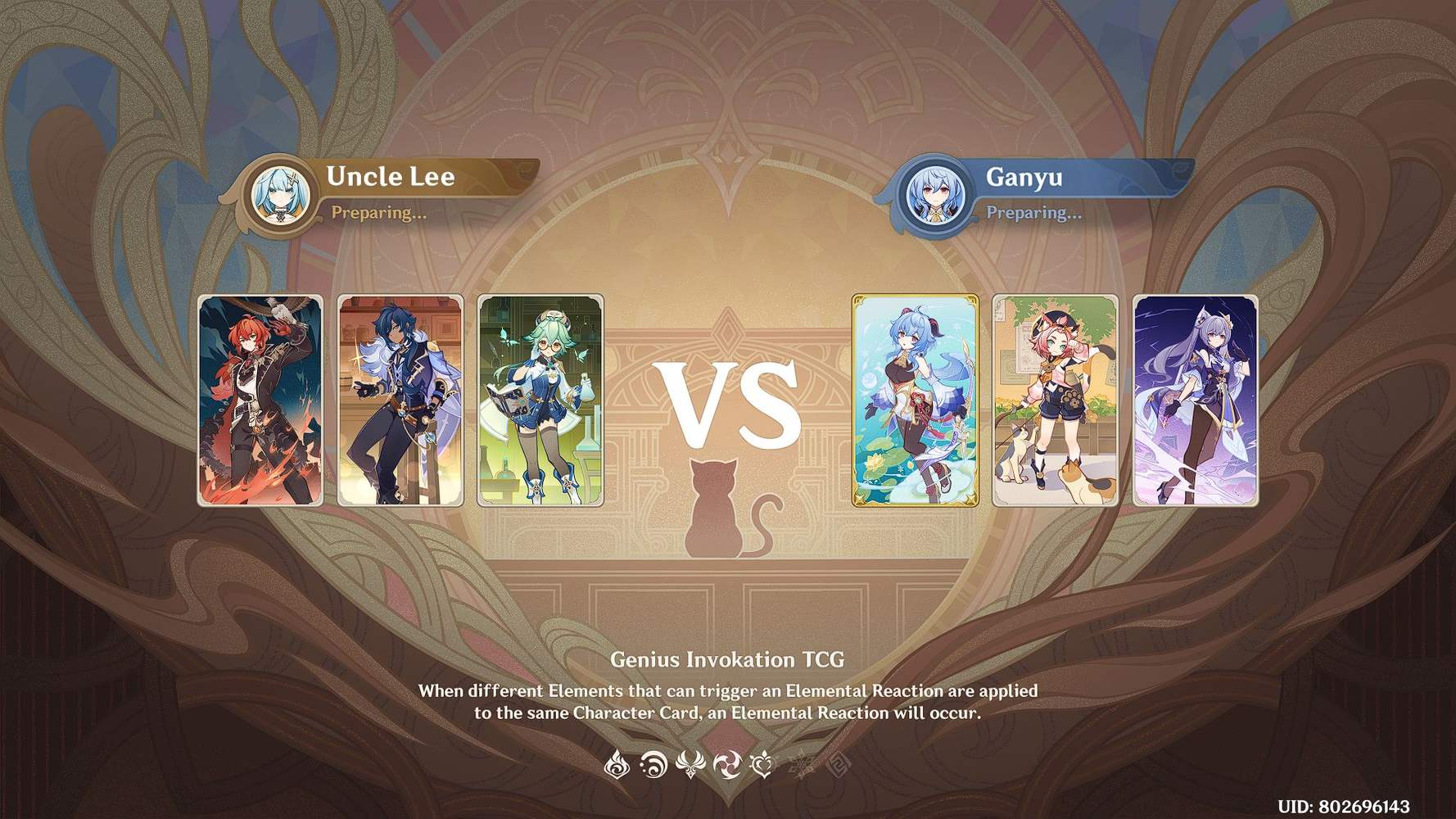This screenshot has height=819, width=1456.
Task: Select the Ganyu name label
Action: (1024, 176)
